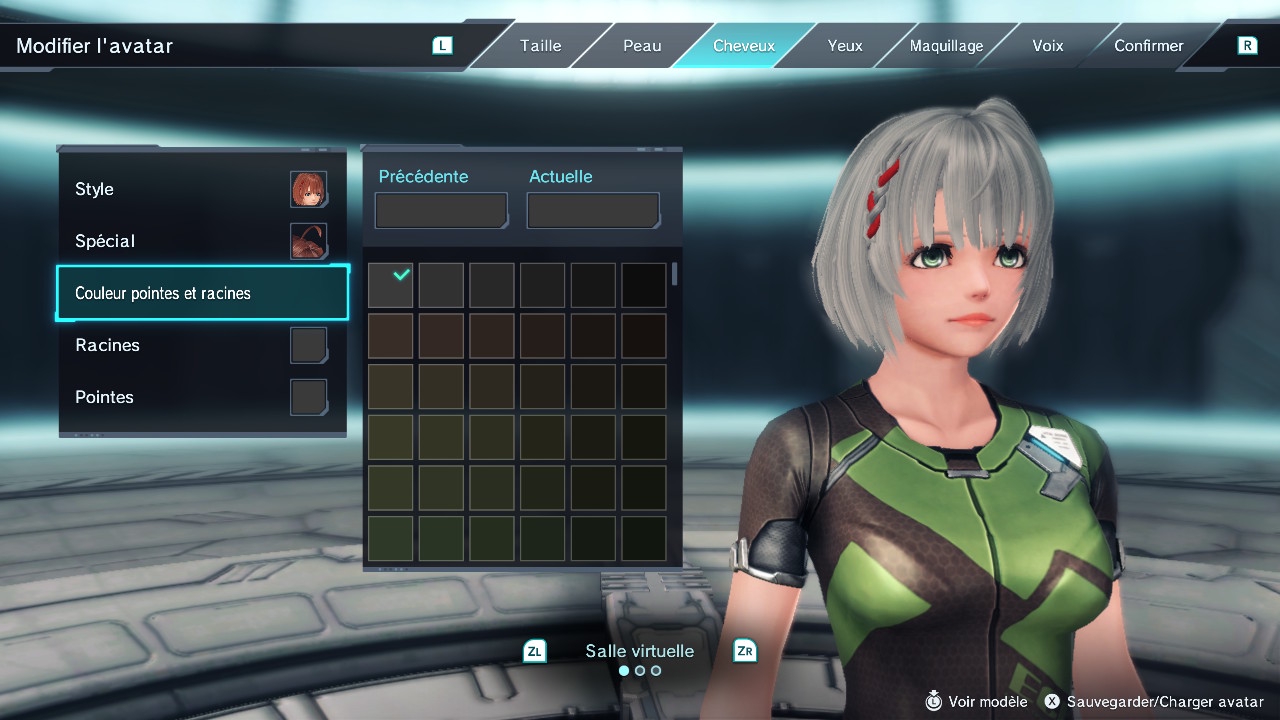Click the Actuelle color preview box

[x=593, y=211]
